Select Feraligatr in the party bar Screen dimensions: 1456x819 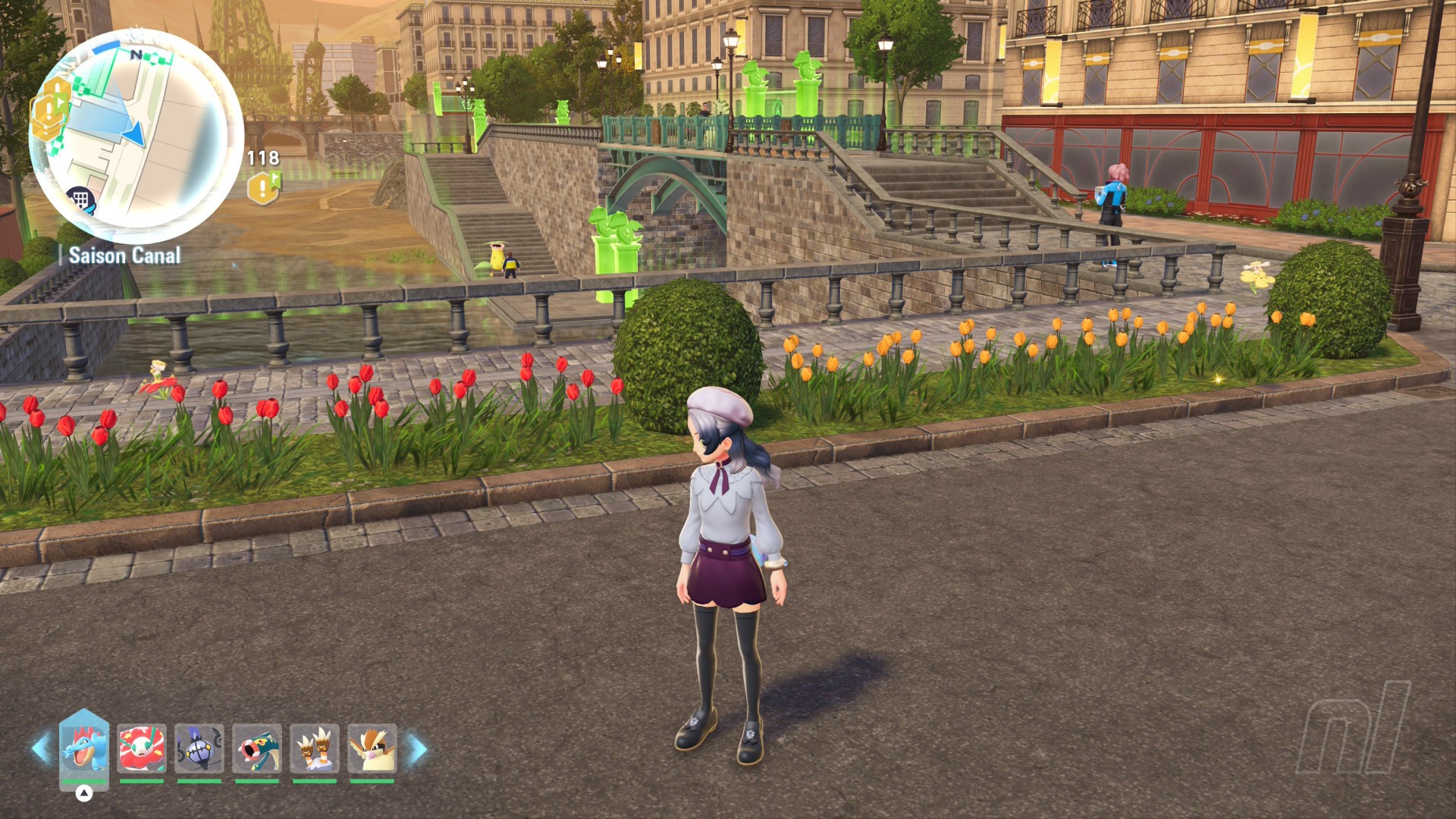[84, 748]
